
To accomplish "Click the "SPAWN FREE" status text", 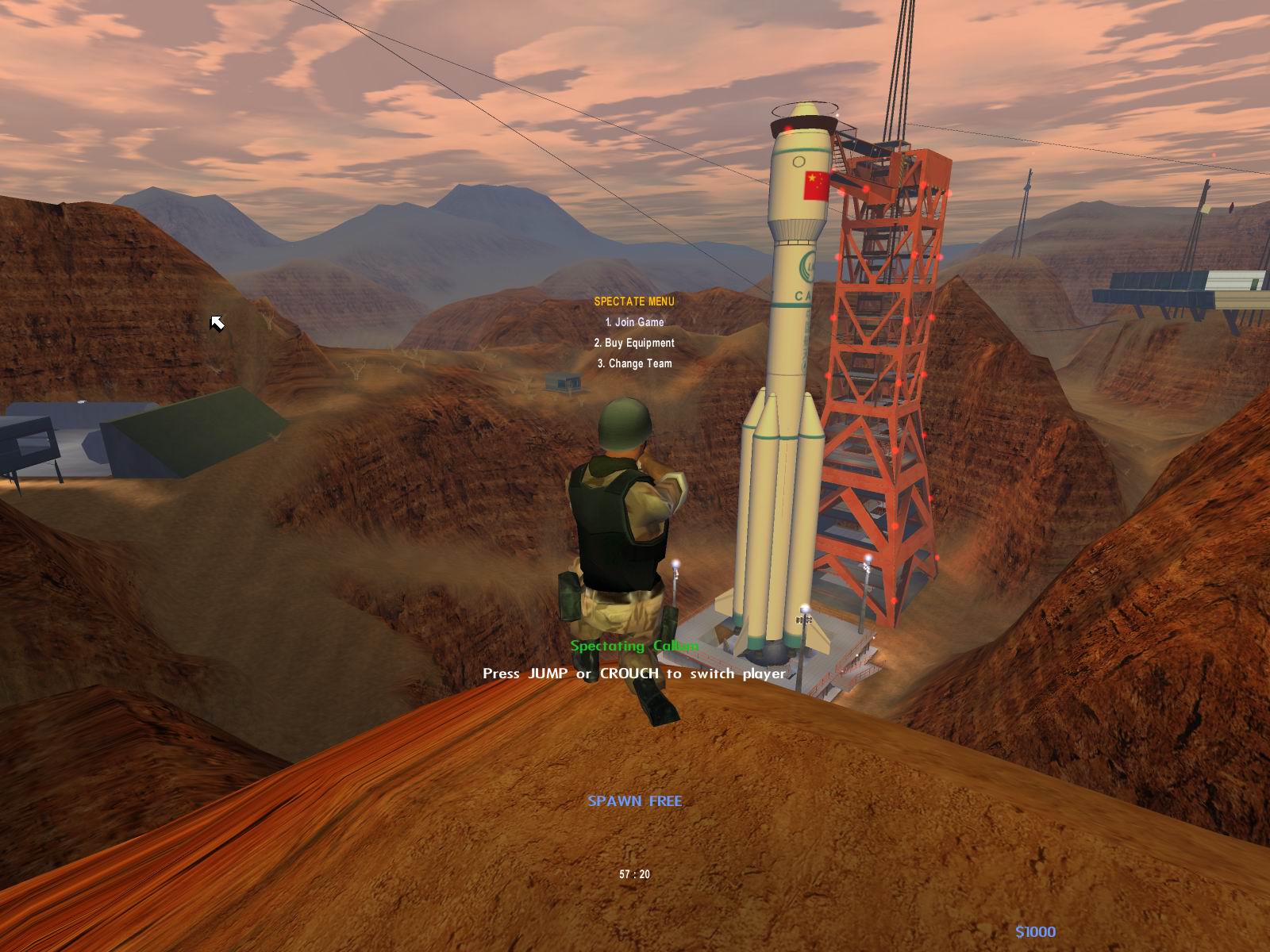I will coord(635,802).
